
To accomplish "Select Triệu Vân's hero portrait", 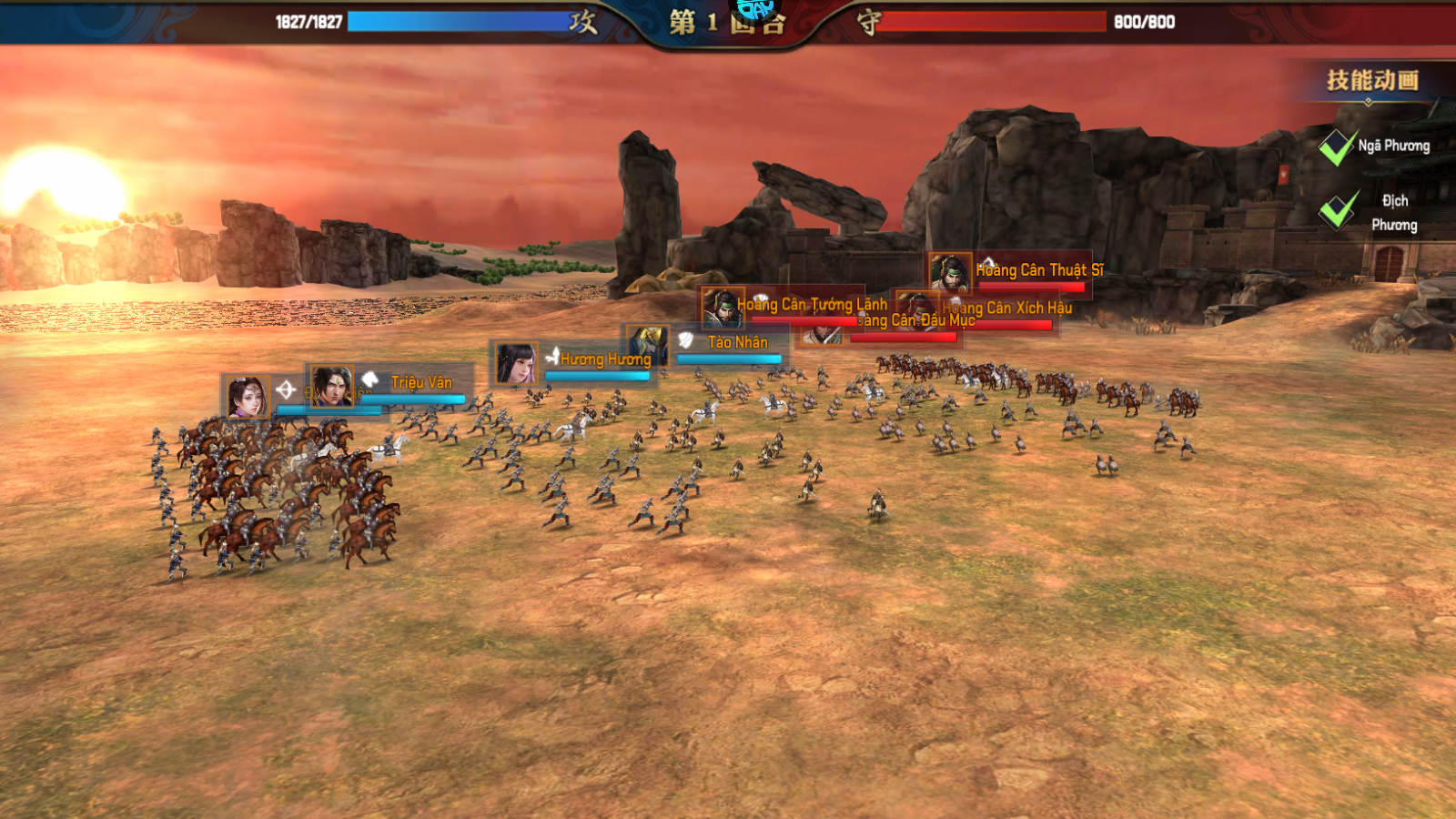I will (331, 386).
